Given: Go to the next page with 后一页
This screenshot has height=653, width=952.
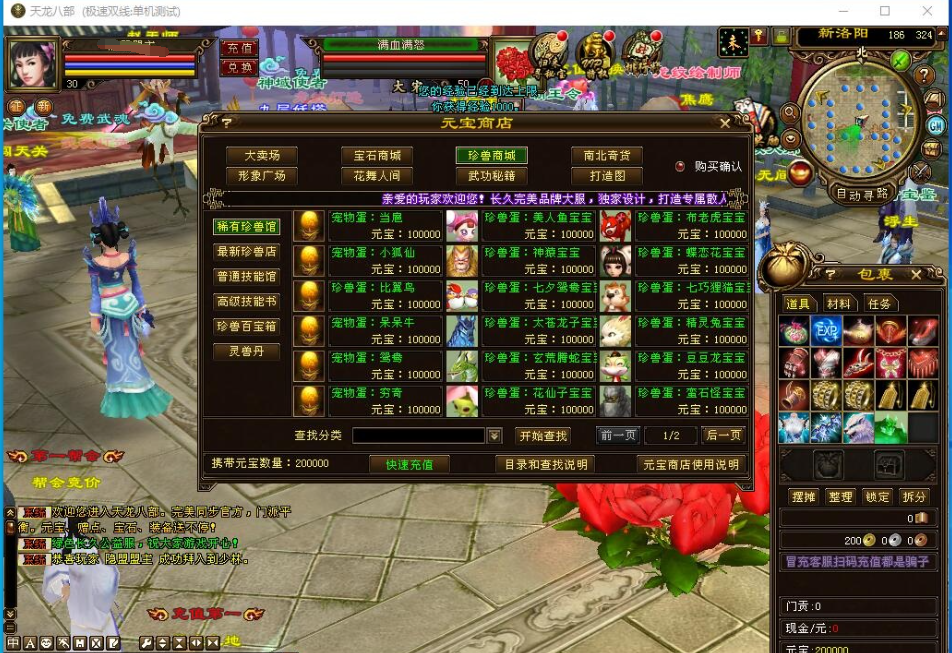Looking at the screenshot, I should pos(723,436).
